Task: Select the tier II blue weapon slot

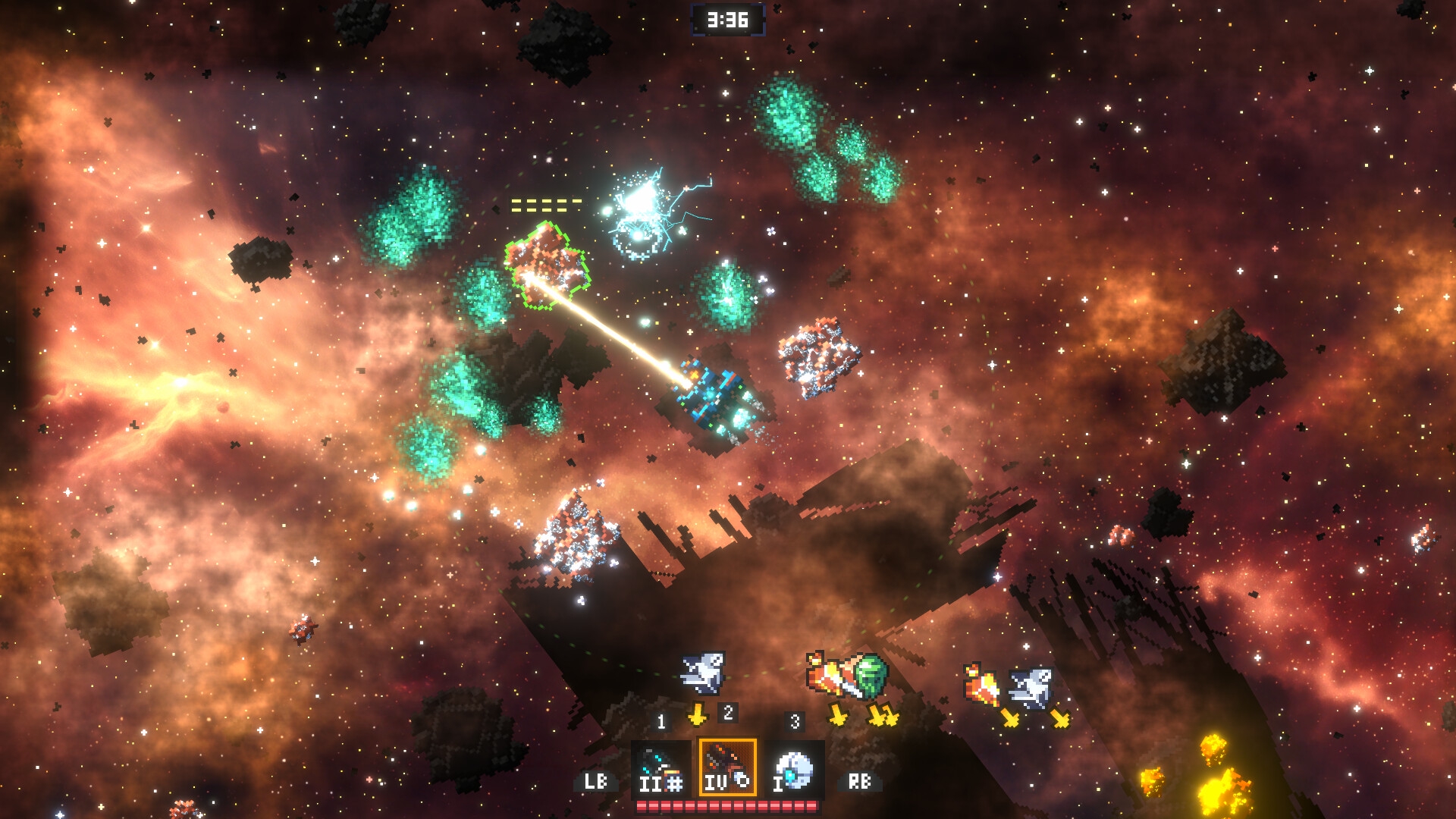Action: pyautogui.click(x=660, y=768)
